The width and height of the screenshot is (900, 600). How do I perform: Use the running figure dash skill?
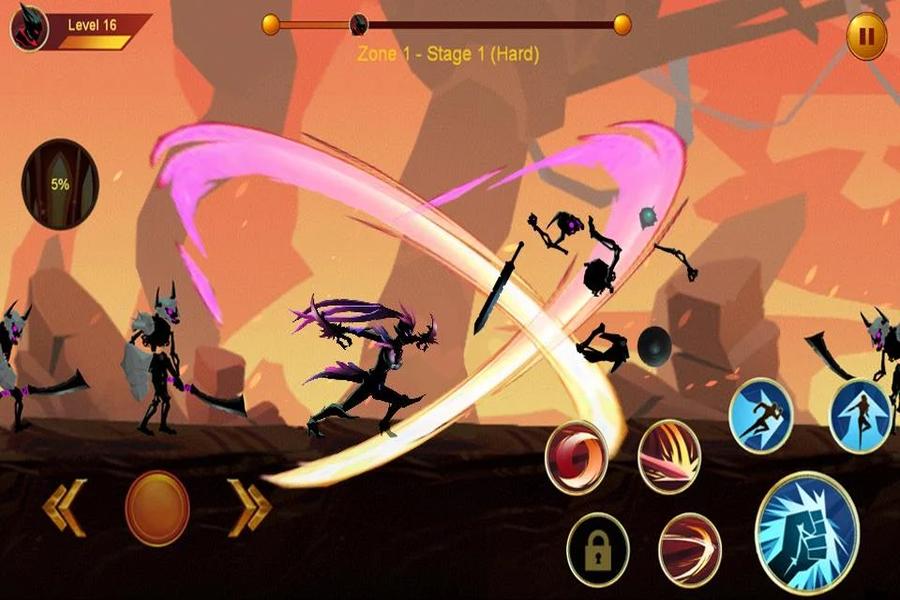tap(760, 414)
